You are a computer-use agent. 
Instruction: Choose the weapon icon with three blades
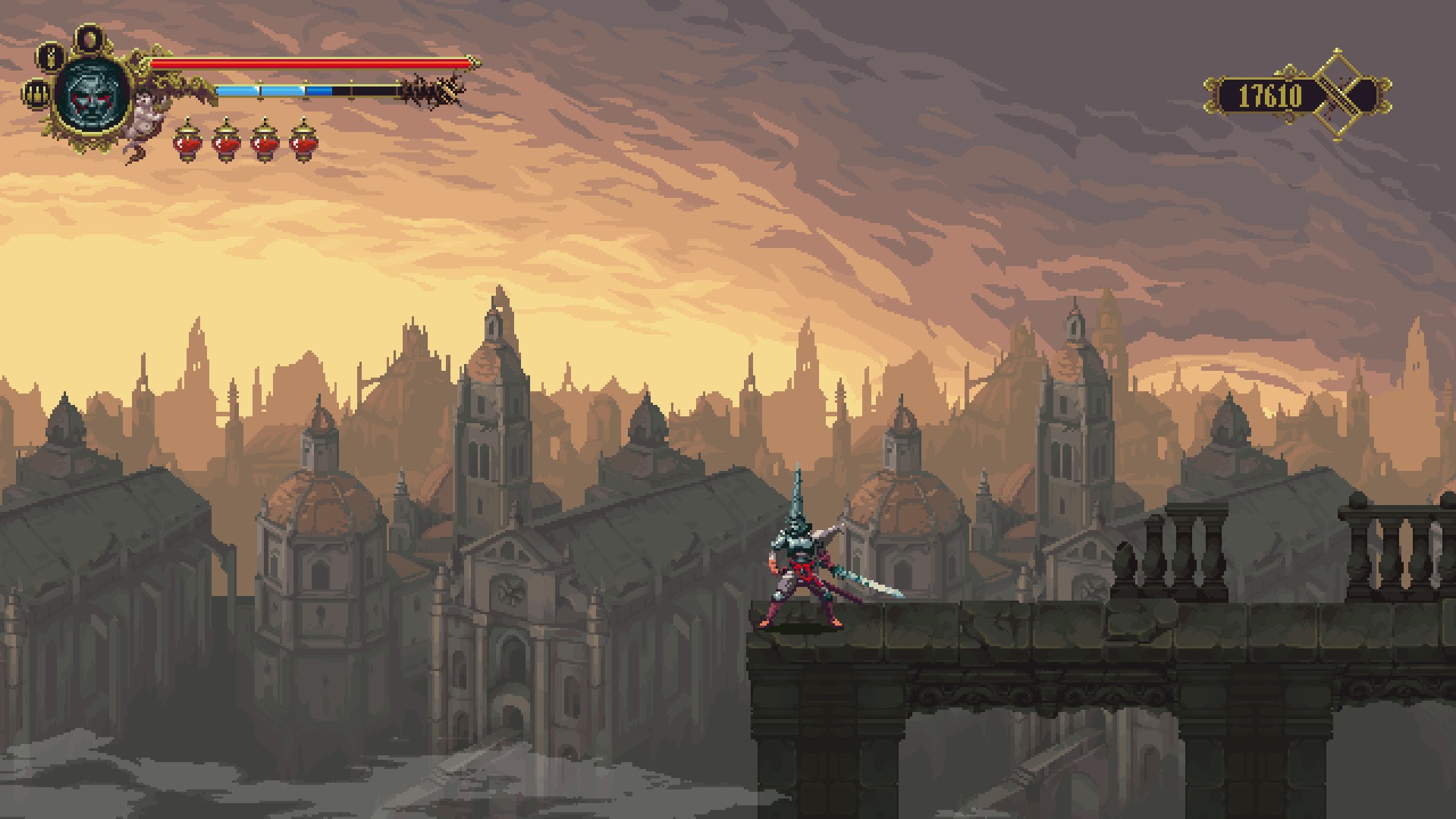tap(36, 94)
